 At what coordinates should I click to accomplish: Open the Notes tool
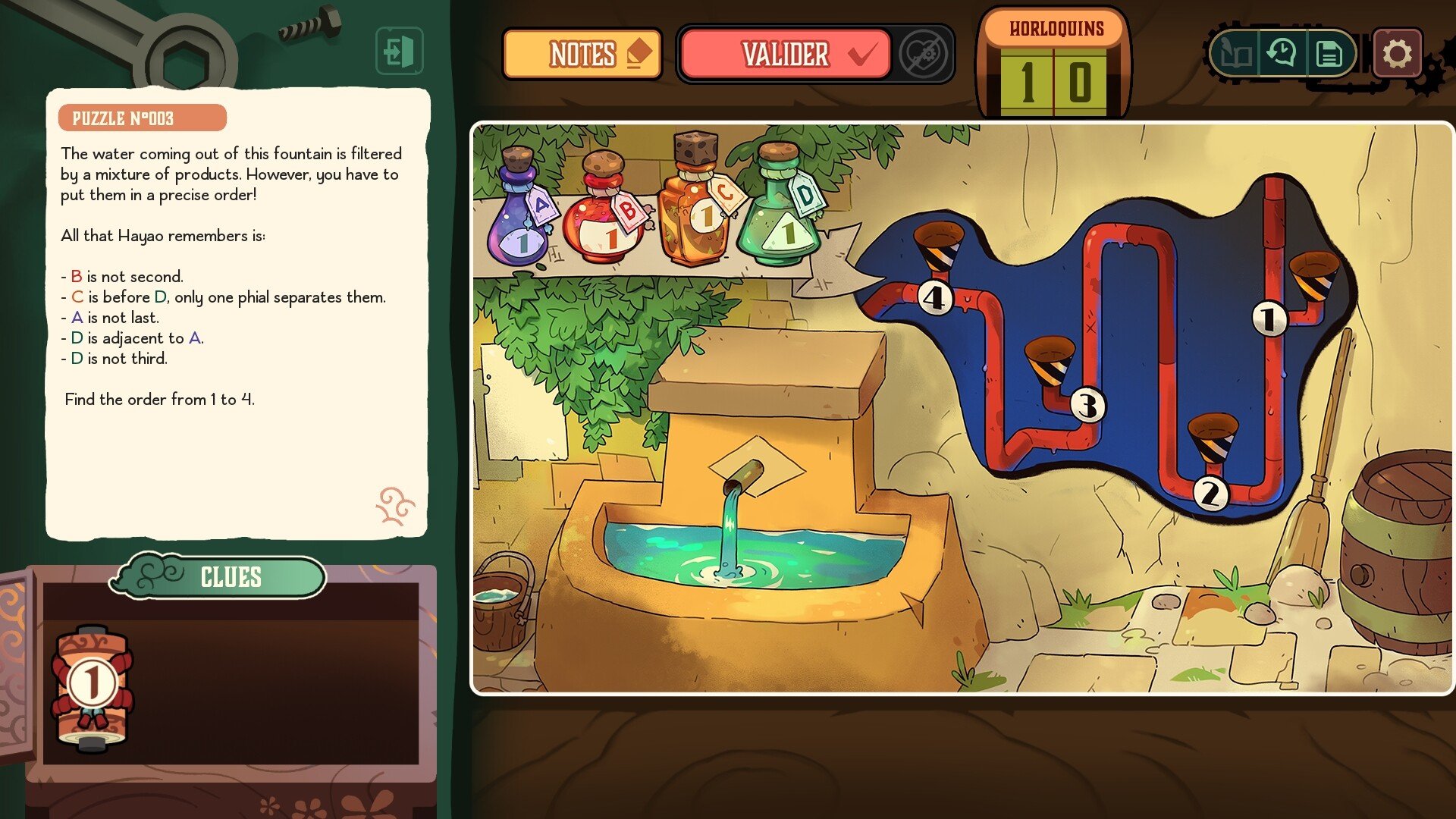pos(582,54)
